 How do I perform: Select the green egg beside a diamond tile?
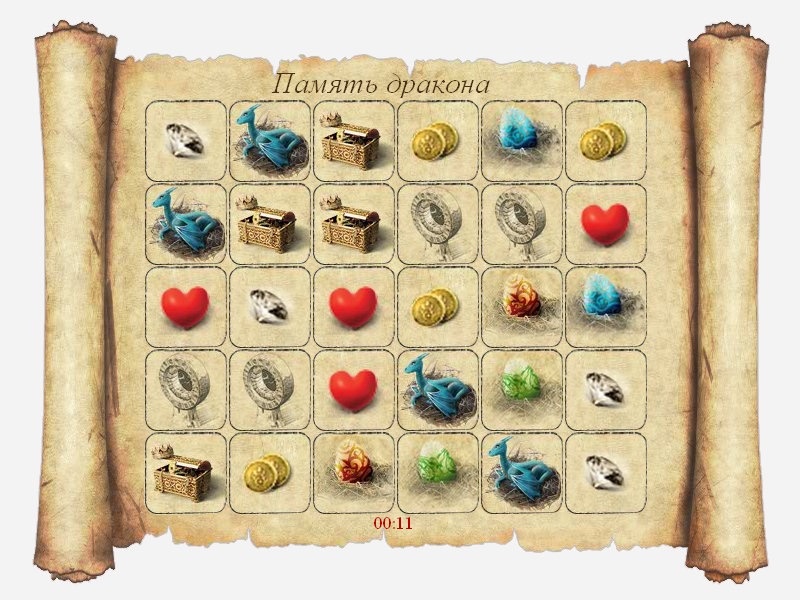coord(522,390)
